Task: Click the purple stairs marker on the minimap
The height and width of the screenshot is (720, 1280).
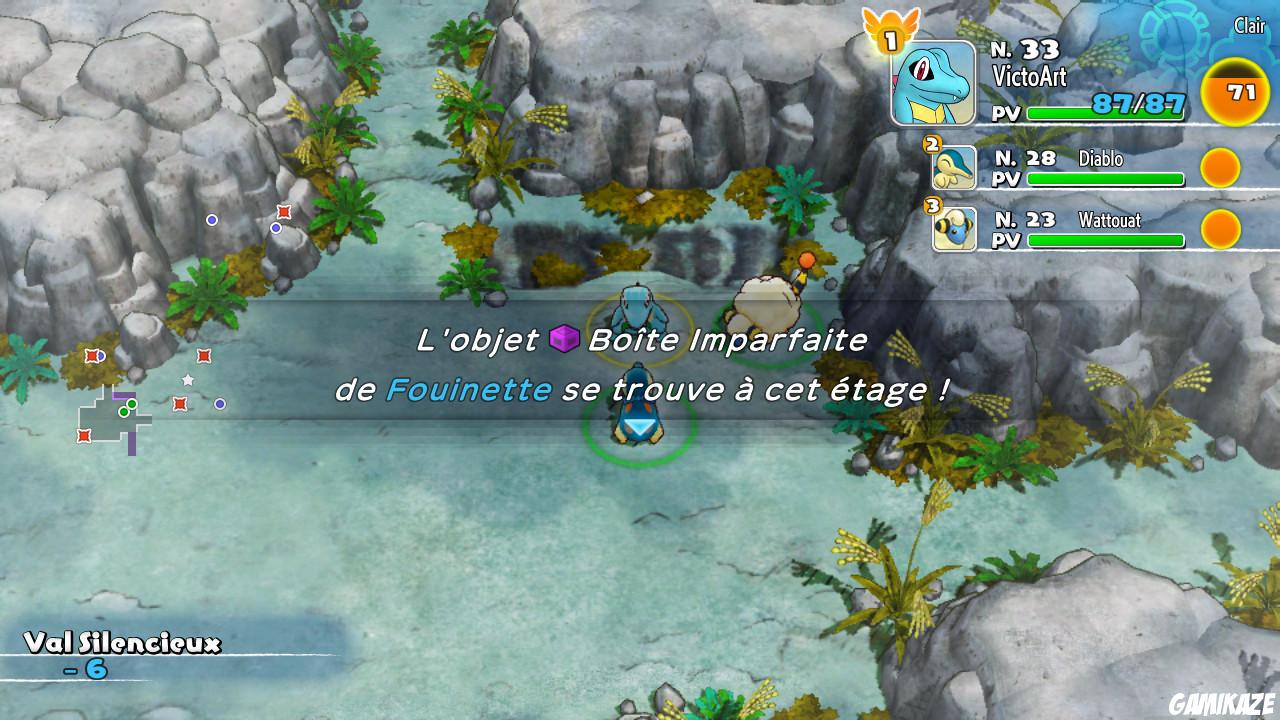Action: point(124,394)
